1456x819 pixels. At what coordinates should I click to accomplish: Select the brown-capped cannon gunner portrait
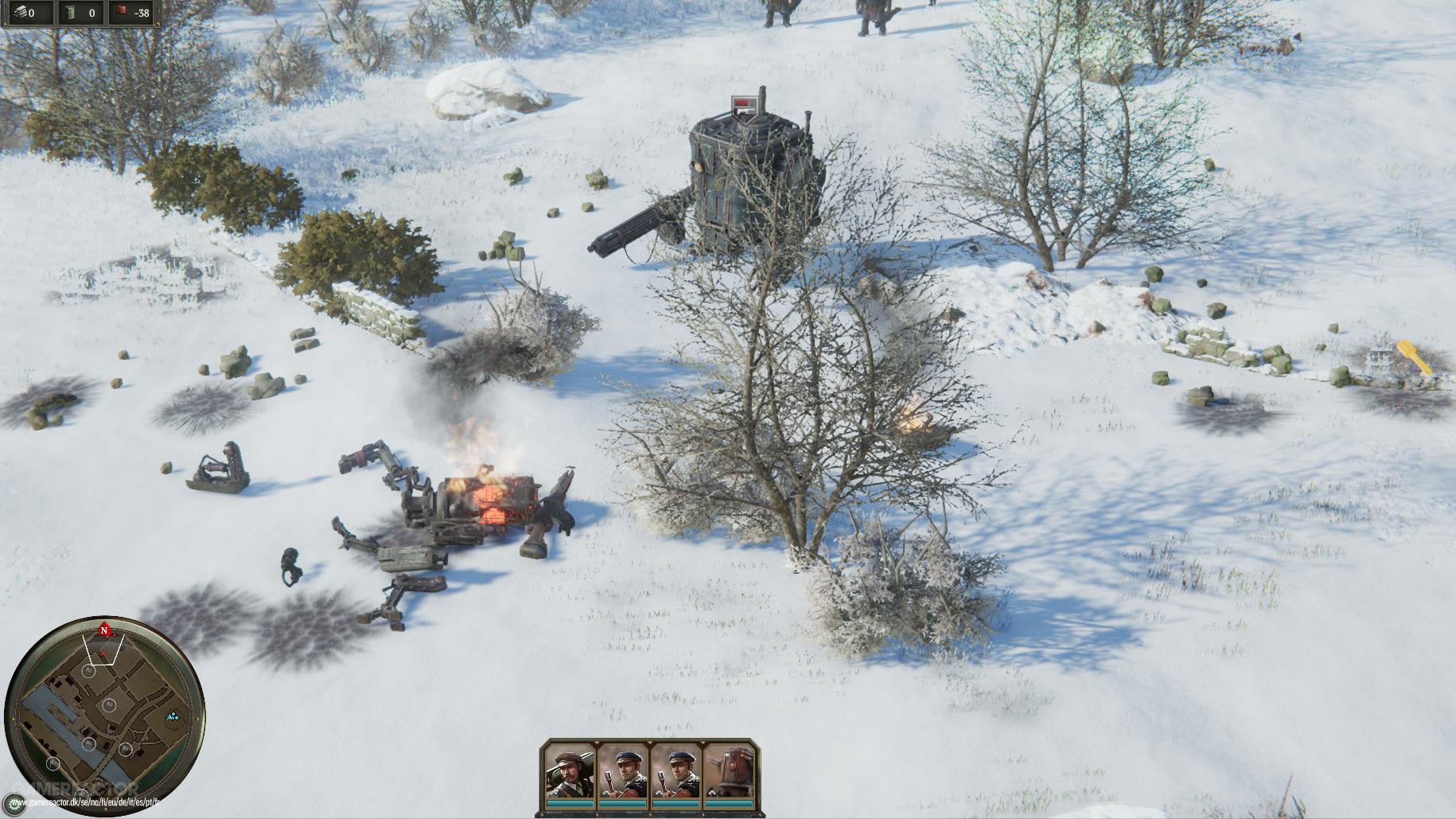570,774
